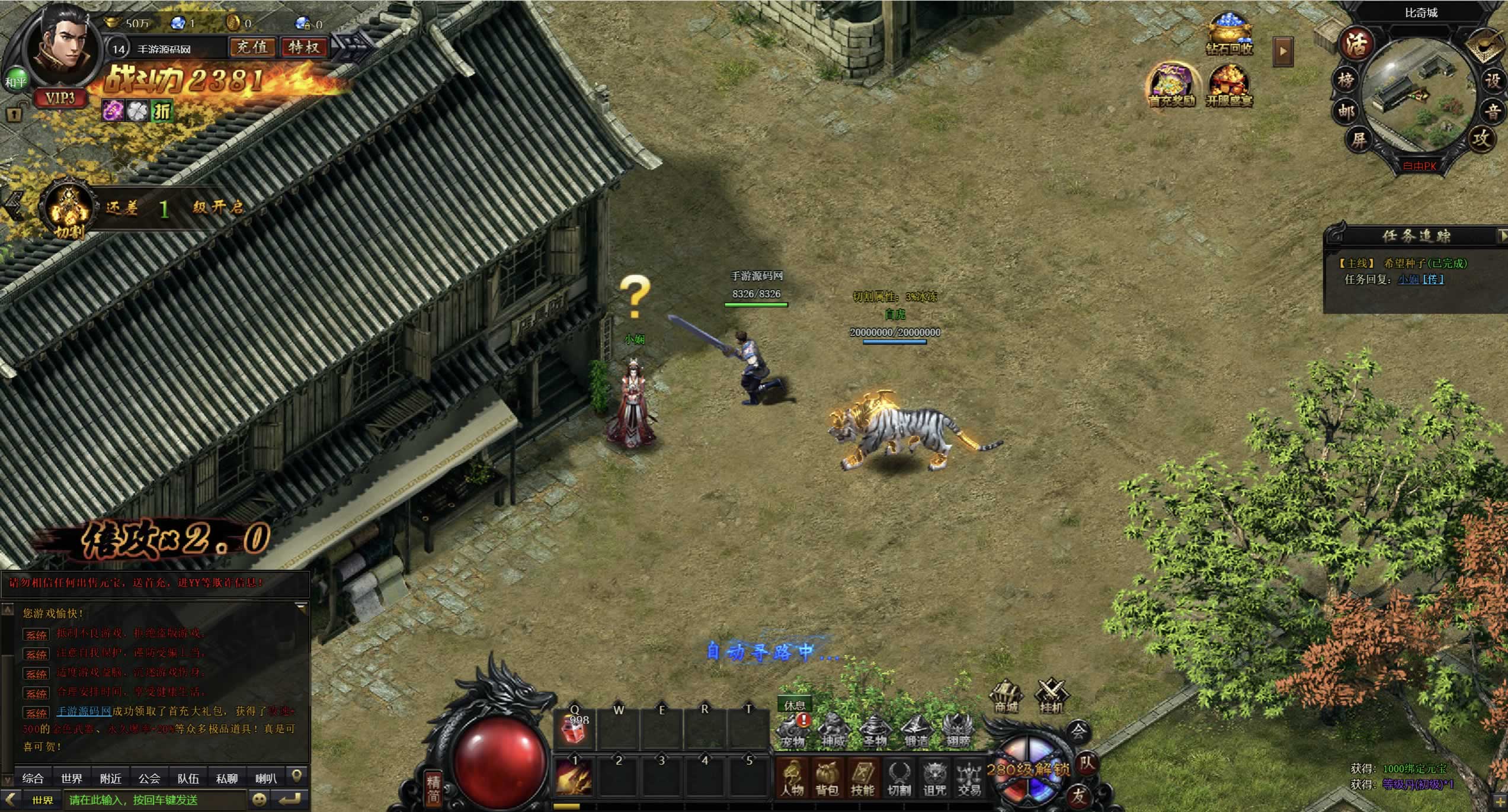Open the 背包 backpack
Screen dimensions: 1508x812
coord(827,778)
